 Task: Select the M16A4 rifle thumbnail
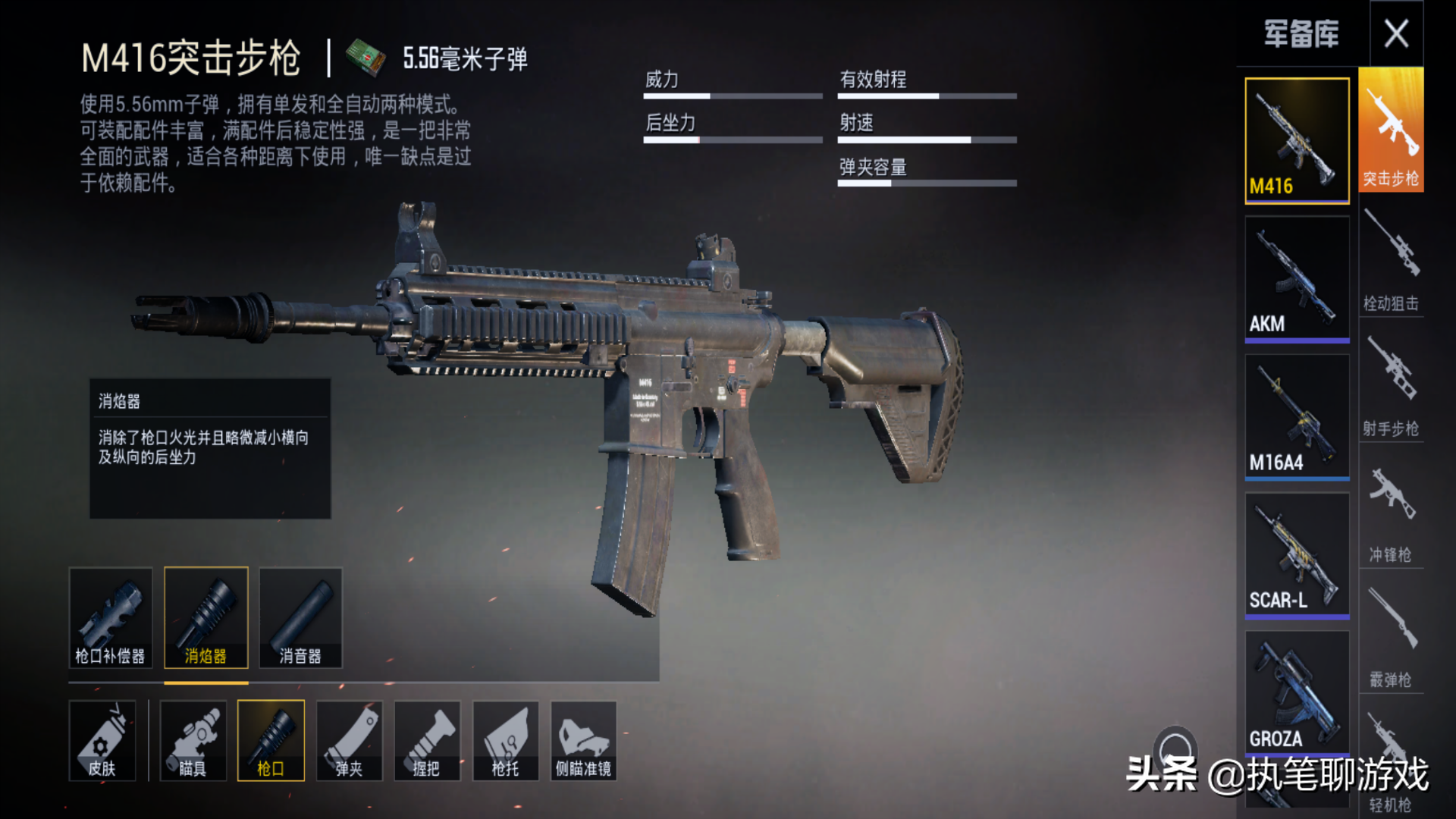pyautogui.click(x=1297, y=416)
